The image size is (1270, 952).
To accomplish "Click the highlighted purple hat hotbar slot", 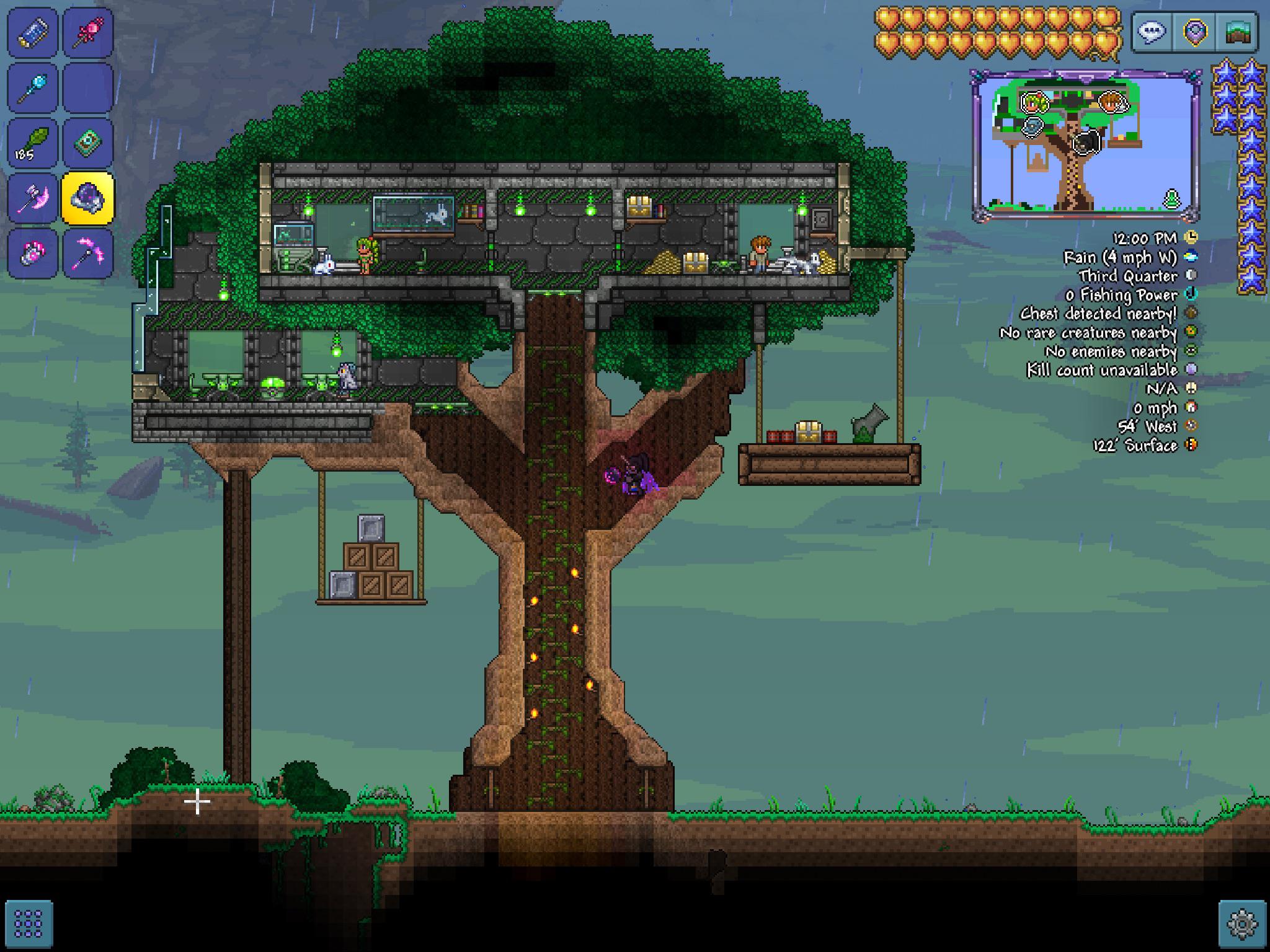I will point(89,197).
